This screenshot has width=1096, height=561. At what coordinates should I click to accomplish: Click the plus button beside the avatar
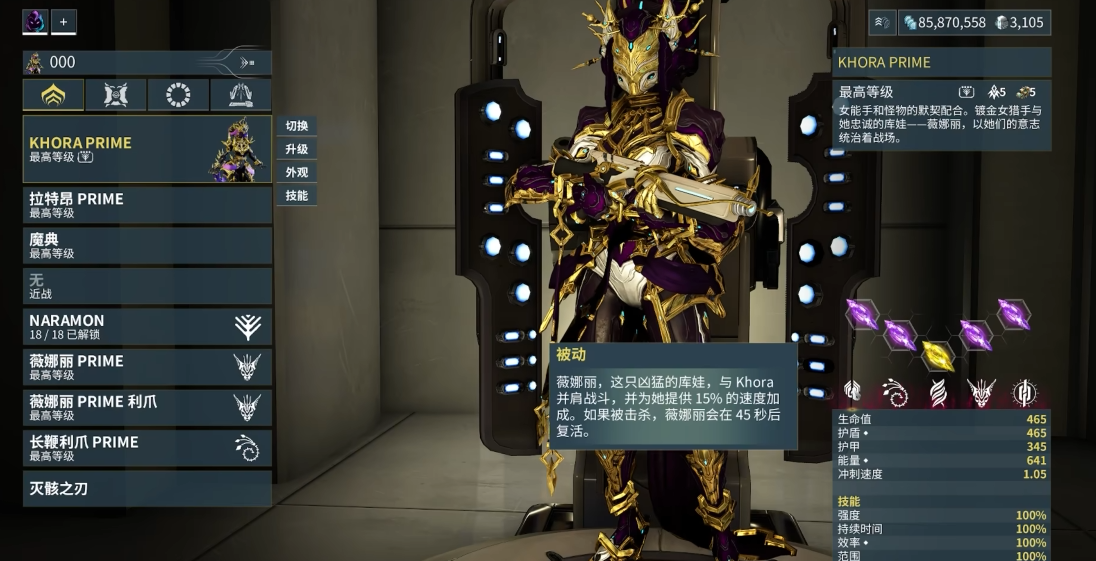click(x=63, y=21)
